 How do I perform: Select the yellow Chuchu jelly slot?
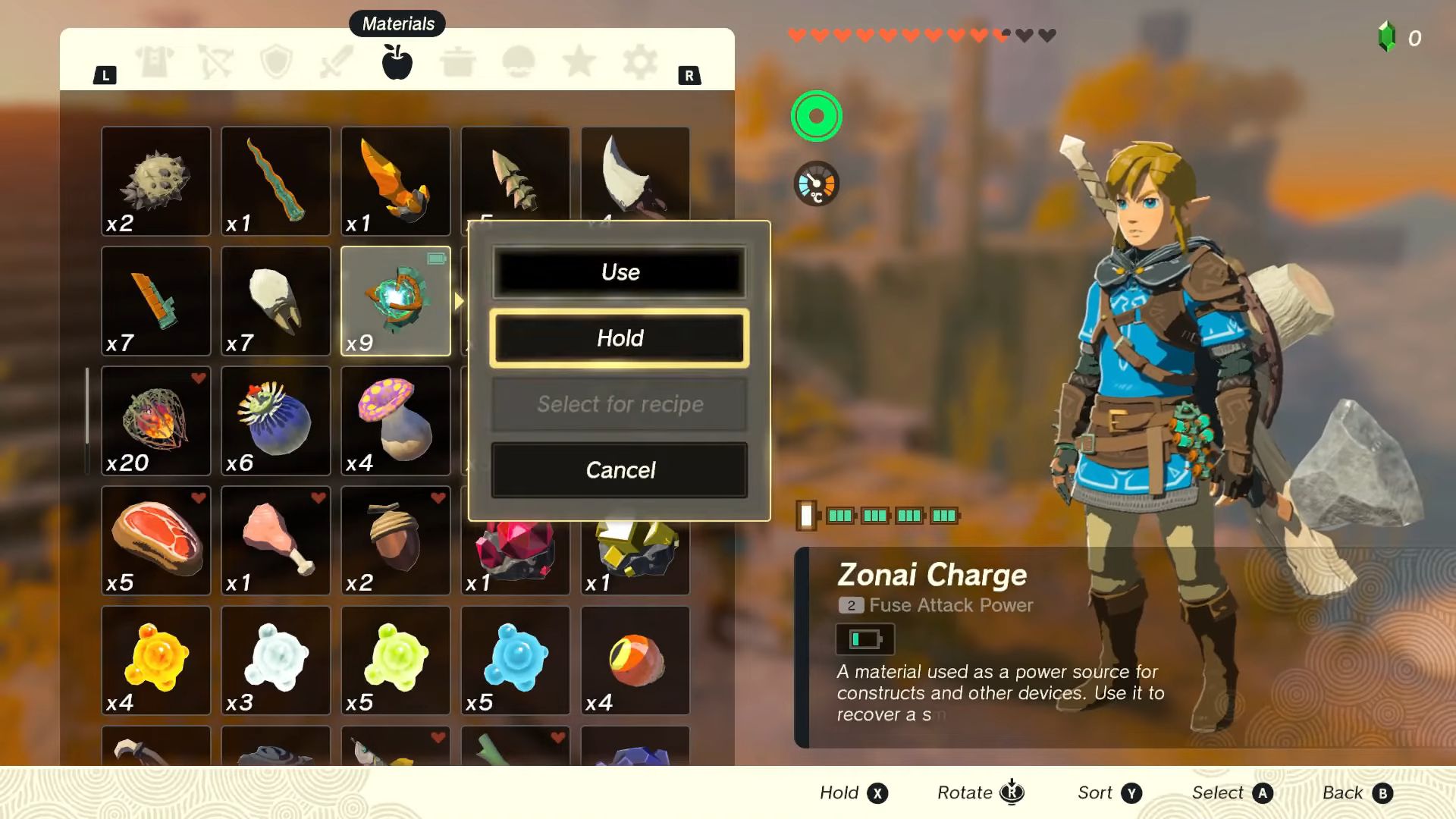click(x=156, y=661)
